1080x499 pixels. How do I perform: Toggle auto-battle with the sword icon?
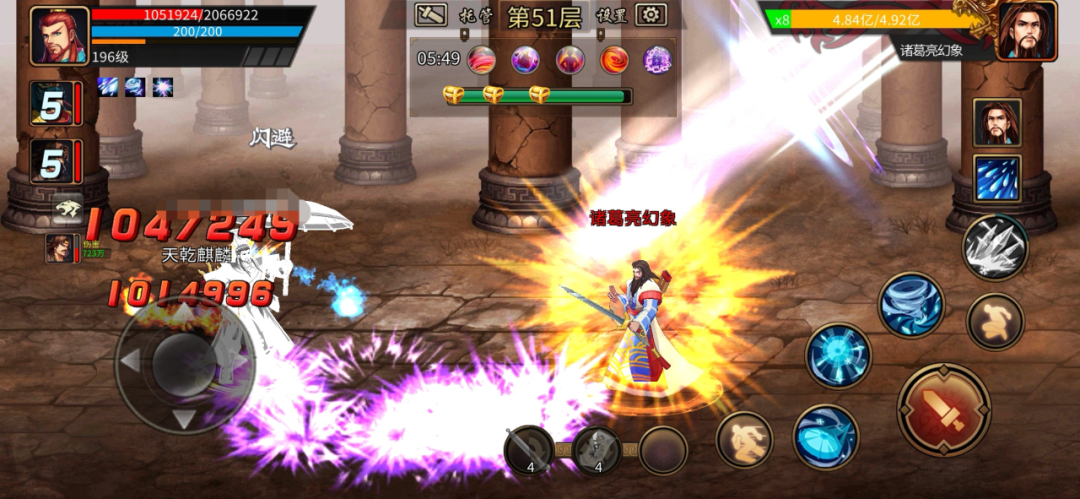tap(432, 15)
